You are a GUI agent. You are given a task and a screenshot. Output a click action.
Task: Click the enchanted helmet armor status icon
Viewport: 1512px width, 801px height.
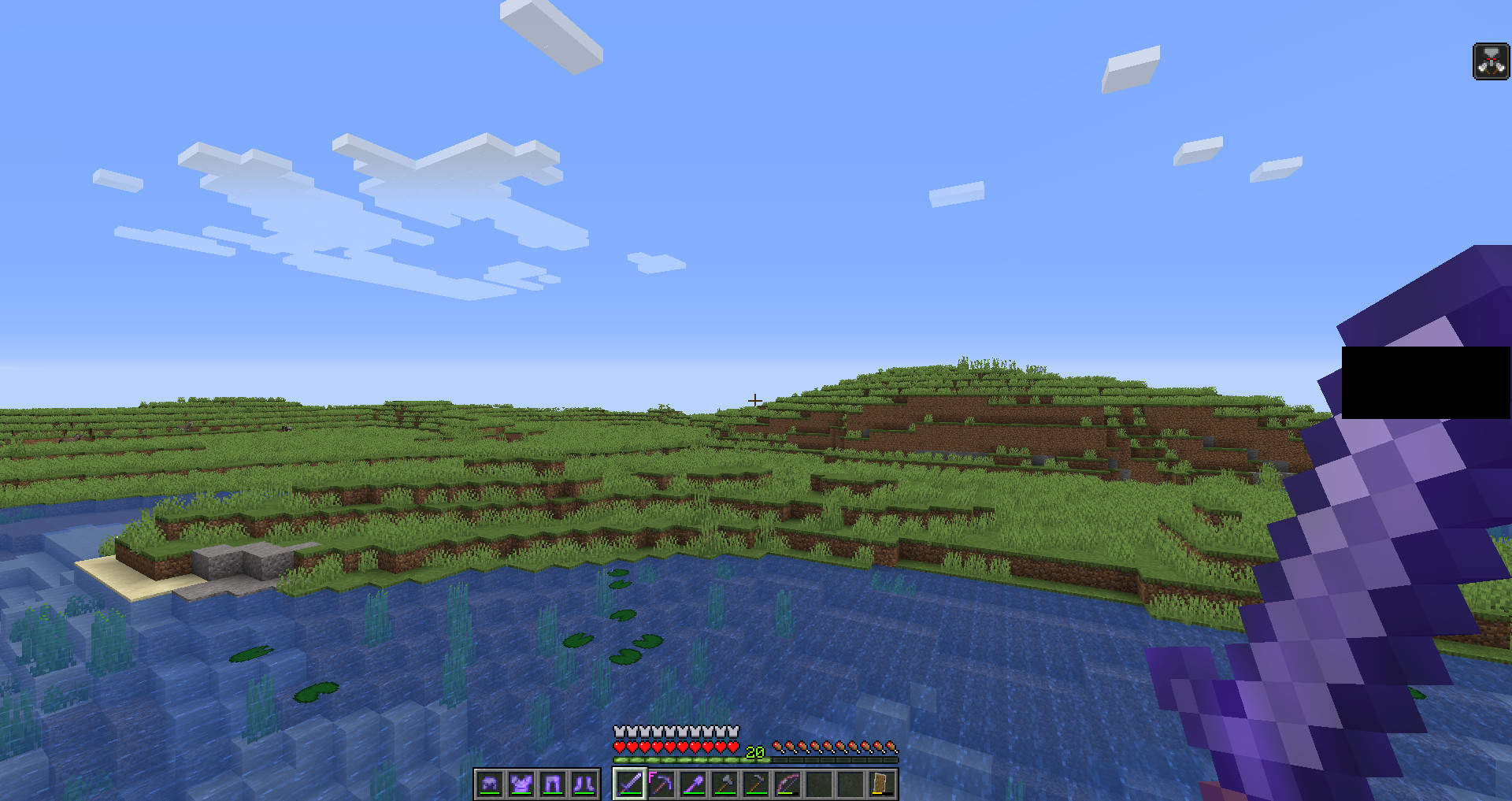(x=490, y=784)
